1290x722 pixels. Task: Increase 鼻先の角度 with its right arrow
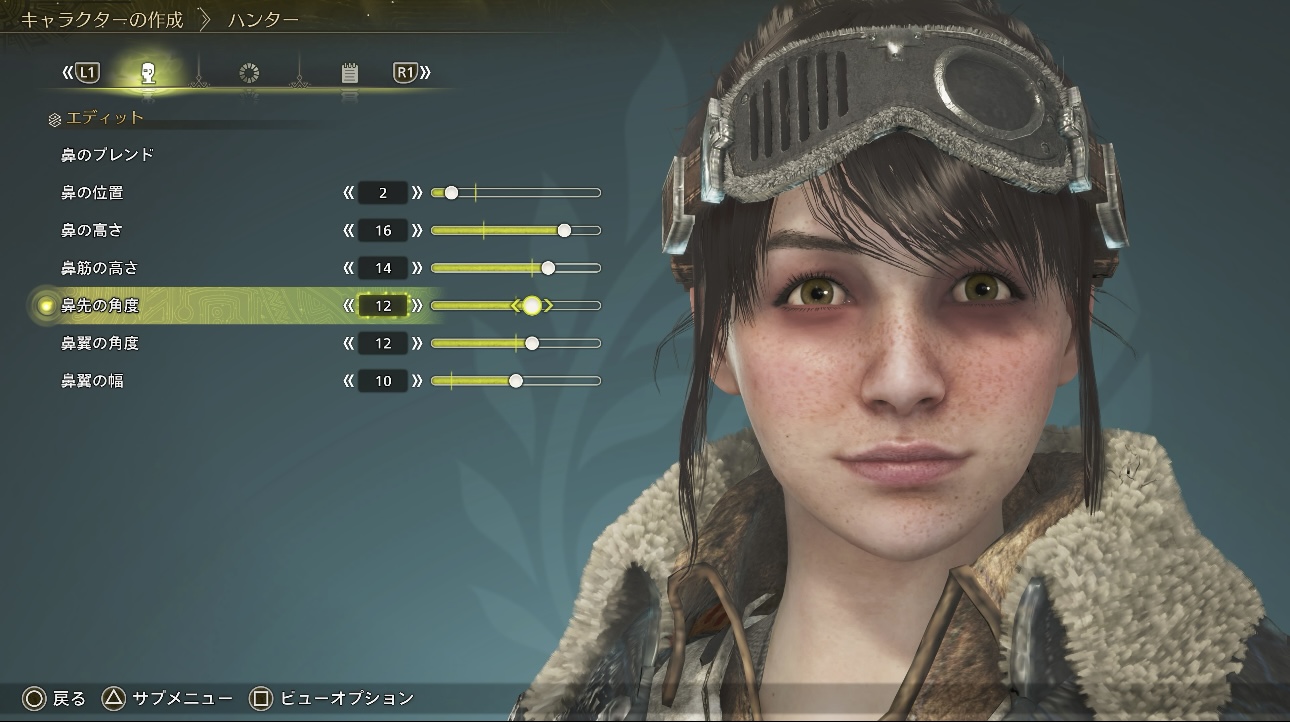click(417, 306)
